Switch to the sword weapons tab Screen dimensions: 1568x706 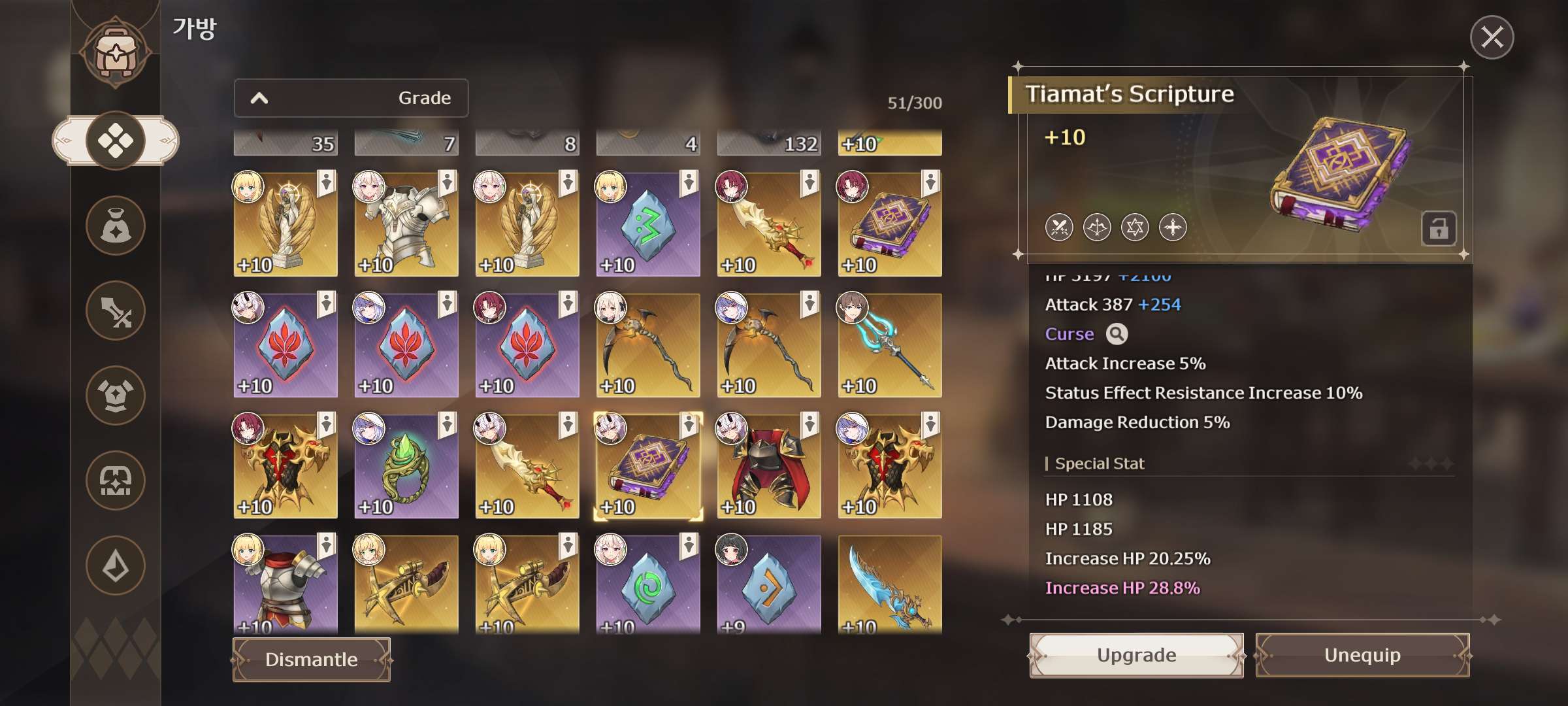pos(116,311)
